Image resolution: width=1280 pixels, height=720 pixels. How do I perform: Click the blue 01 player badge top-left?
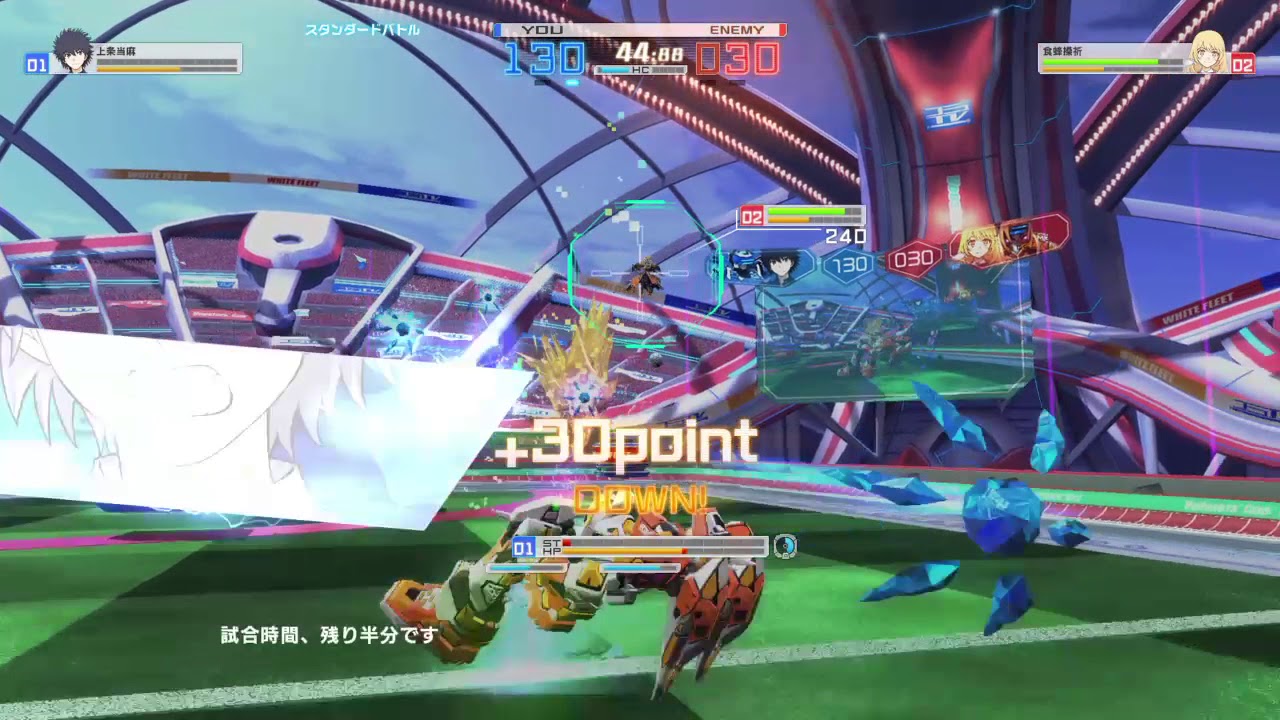pos(35,65)
